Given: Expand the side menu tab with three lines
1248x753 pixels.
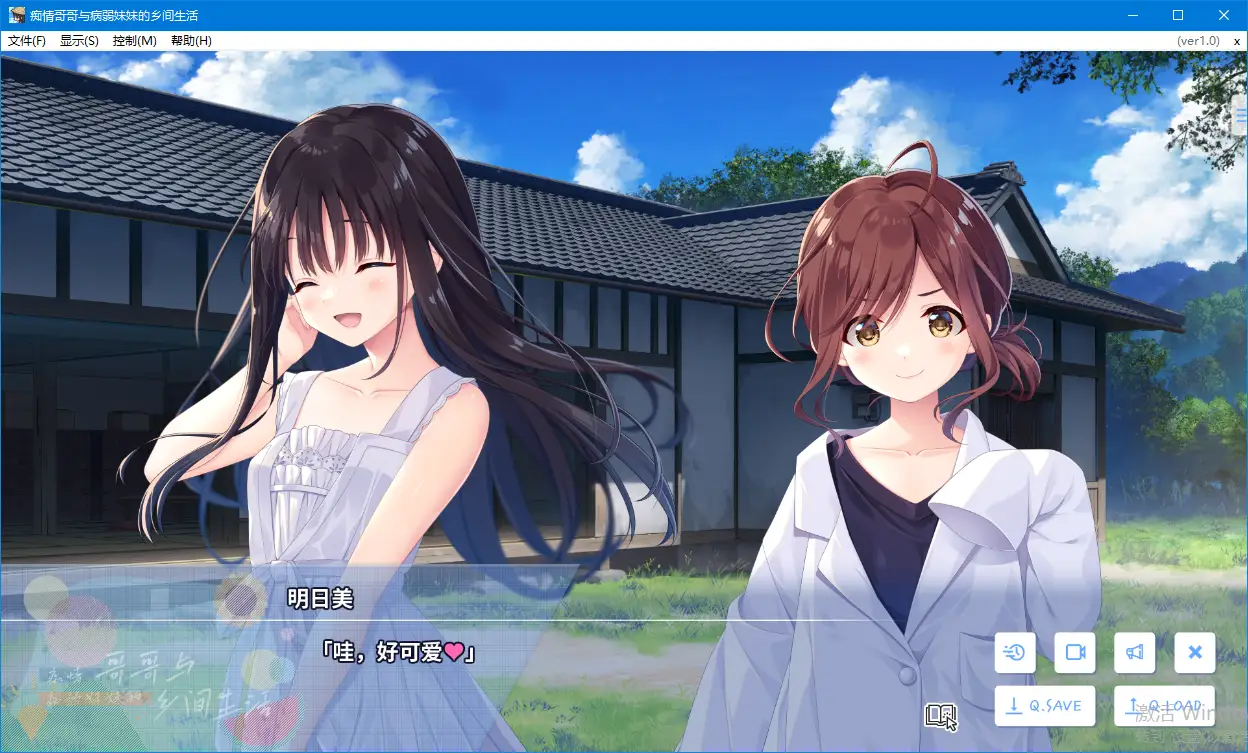Looking at the screenshot, I should [x=1241, y=115].
